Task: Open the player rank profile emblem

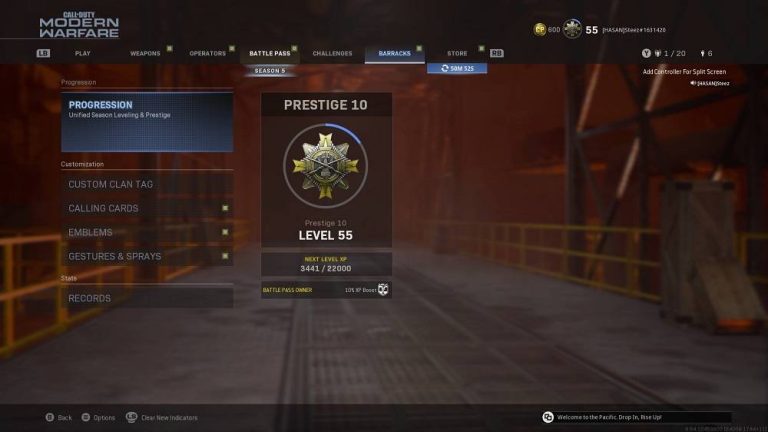Action: point(572,29)
